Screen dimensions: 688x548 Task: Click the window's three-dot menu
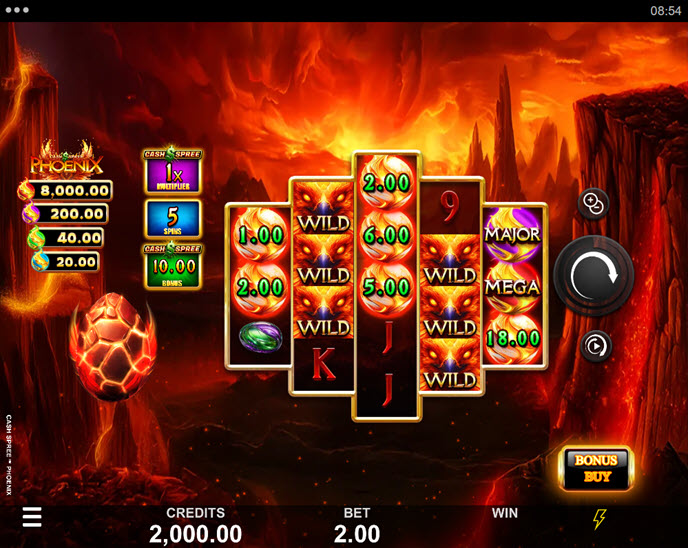(x=15, y=10)
